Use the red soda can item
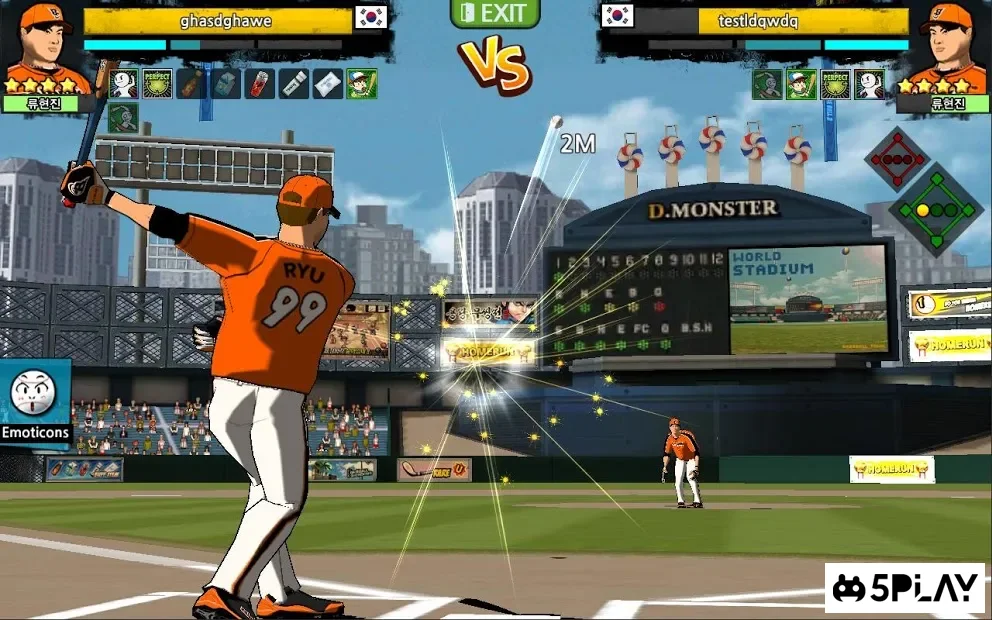 click(x=260, y=83)
